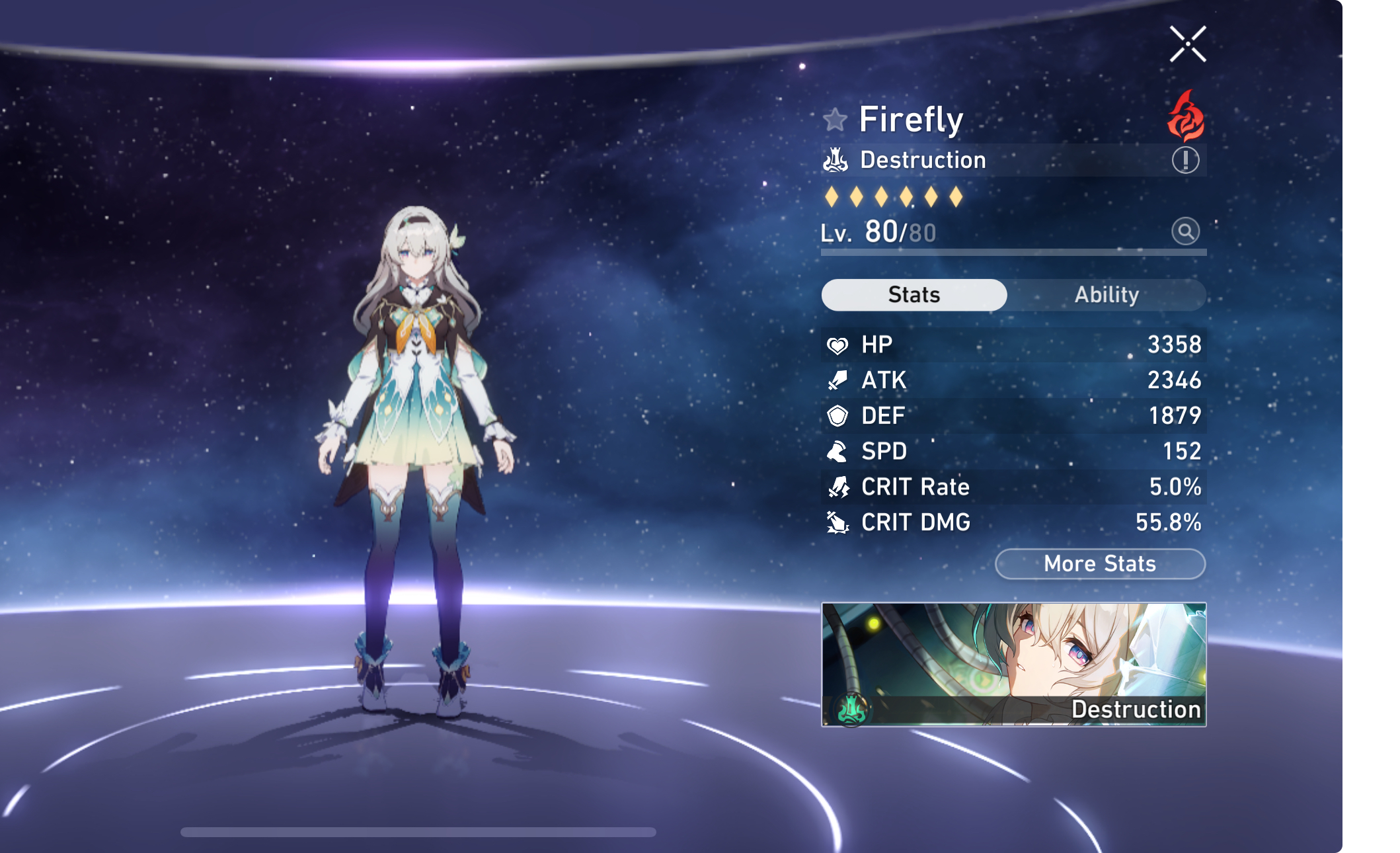Toggle the exclamation notice beside Destruction

coord(1185,159)
